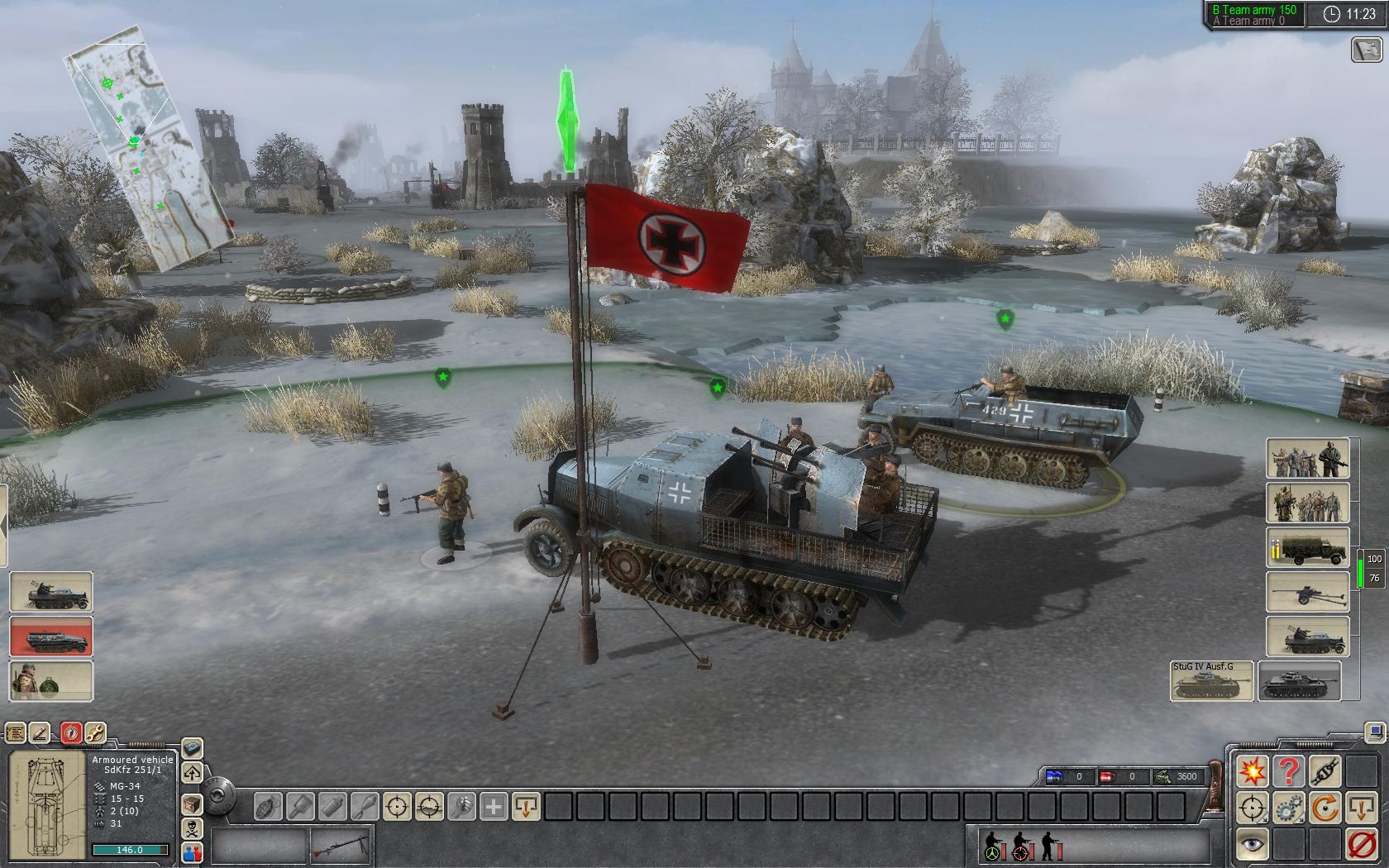1389x868 pixels.
Task: Open the objectives notes tab at bottom-left
Action: tap(16, 731)
